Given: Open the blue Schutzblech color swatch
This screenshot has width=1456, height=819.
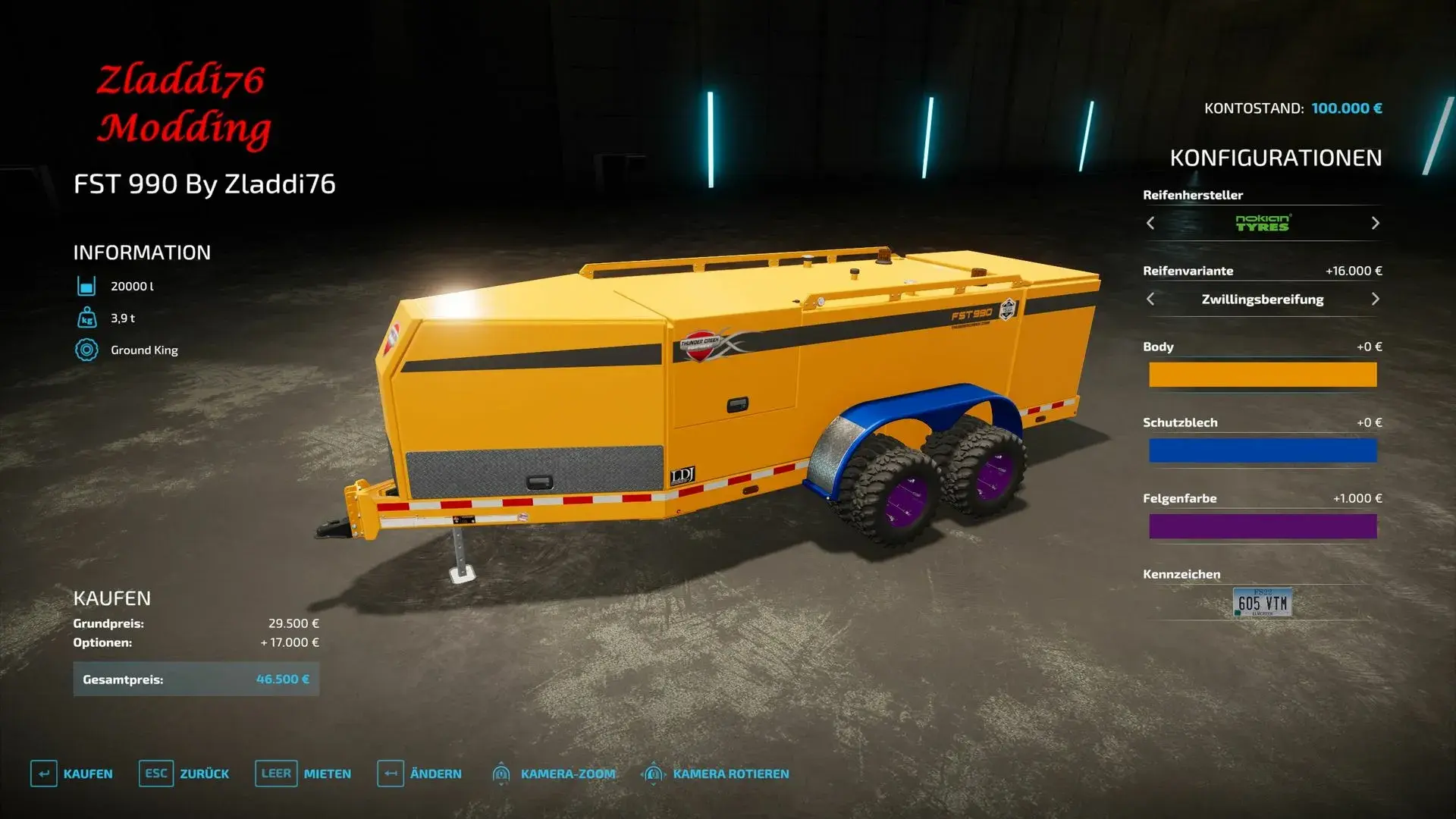Looking at the screenshot, I should tap(1263, 450).
